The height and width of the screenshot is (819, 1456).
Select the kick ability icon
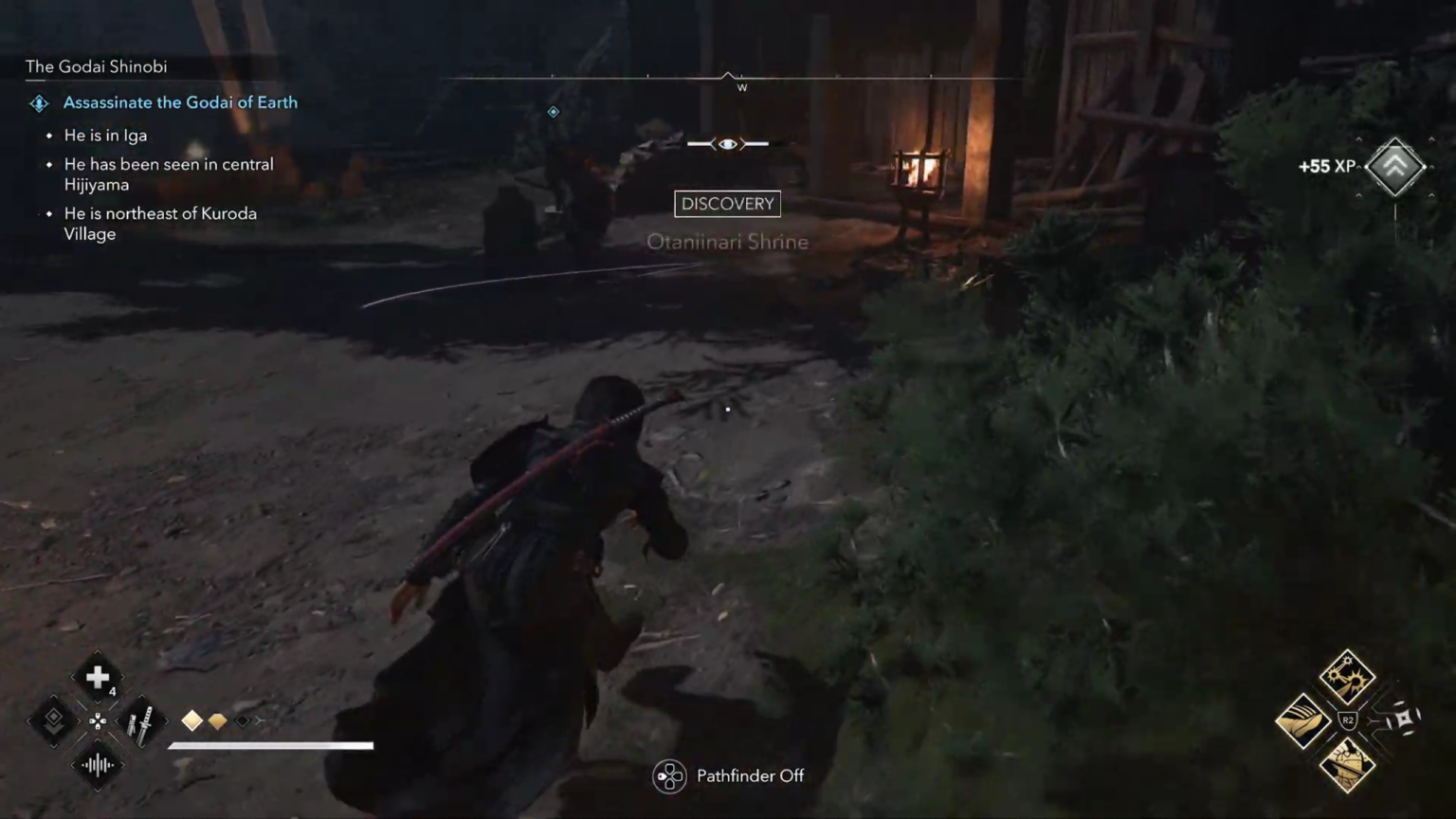1303,719
